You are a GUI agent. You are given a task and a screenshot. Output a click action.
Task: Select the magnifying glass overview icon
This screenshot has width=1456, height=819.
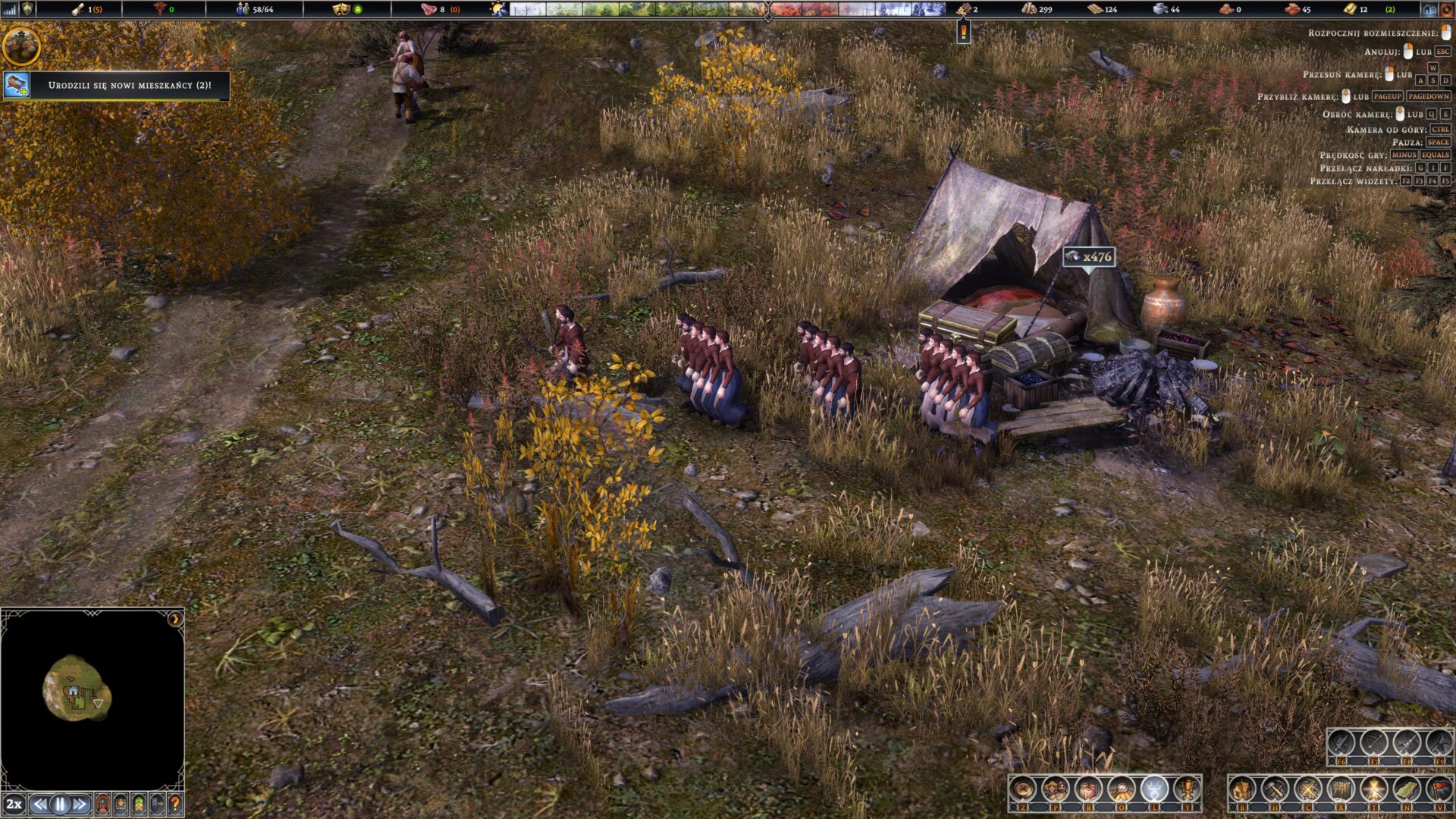point(1121,790)
